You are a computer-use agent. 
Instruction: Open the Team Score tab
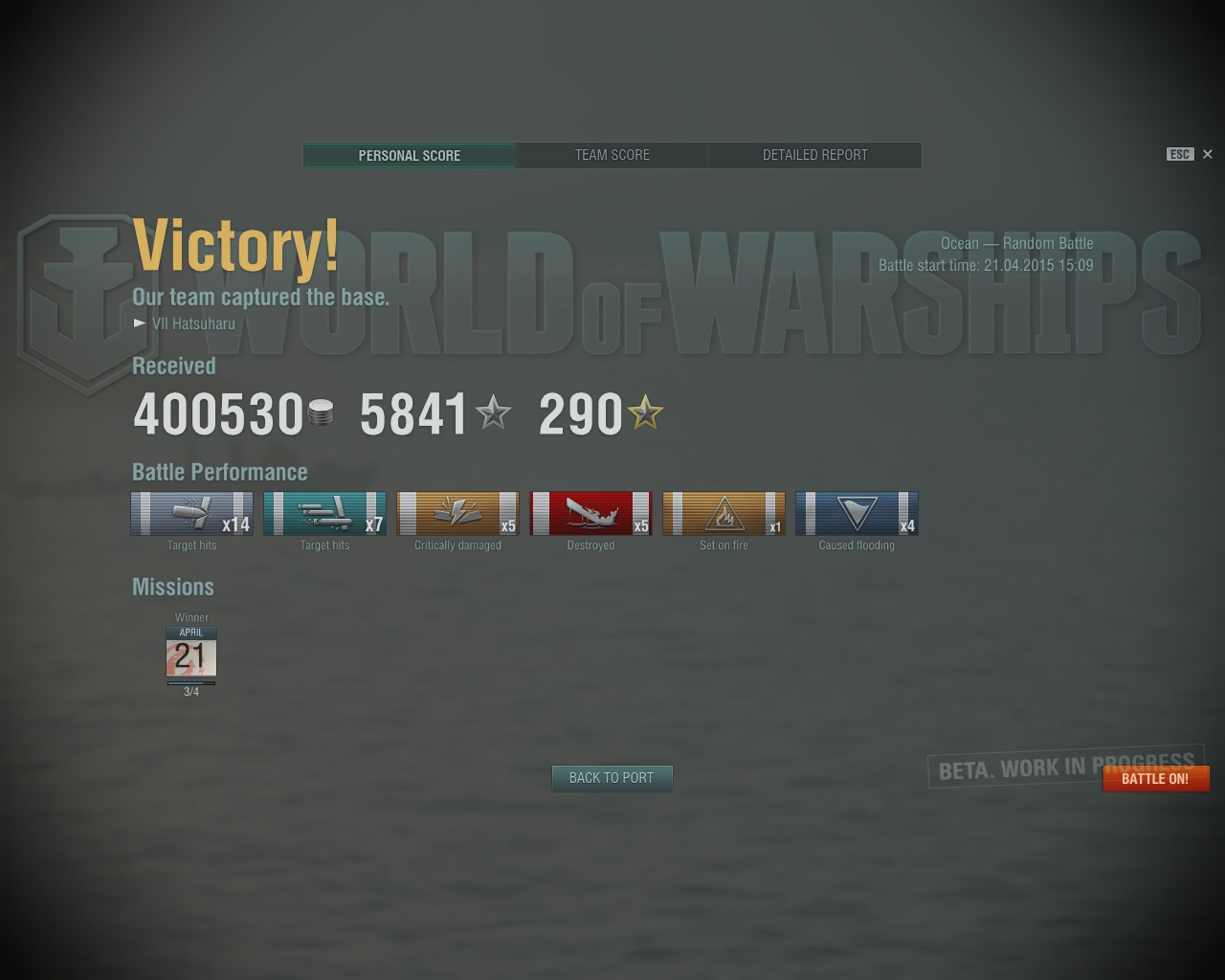click(612, 155)
